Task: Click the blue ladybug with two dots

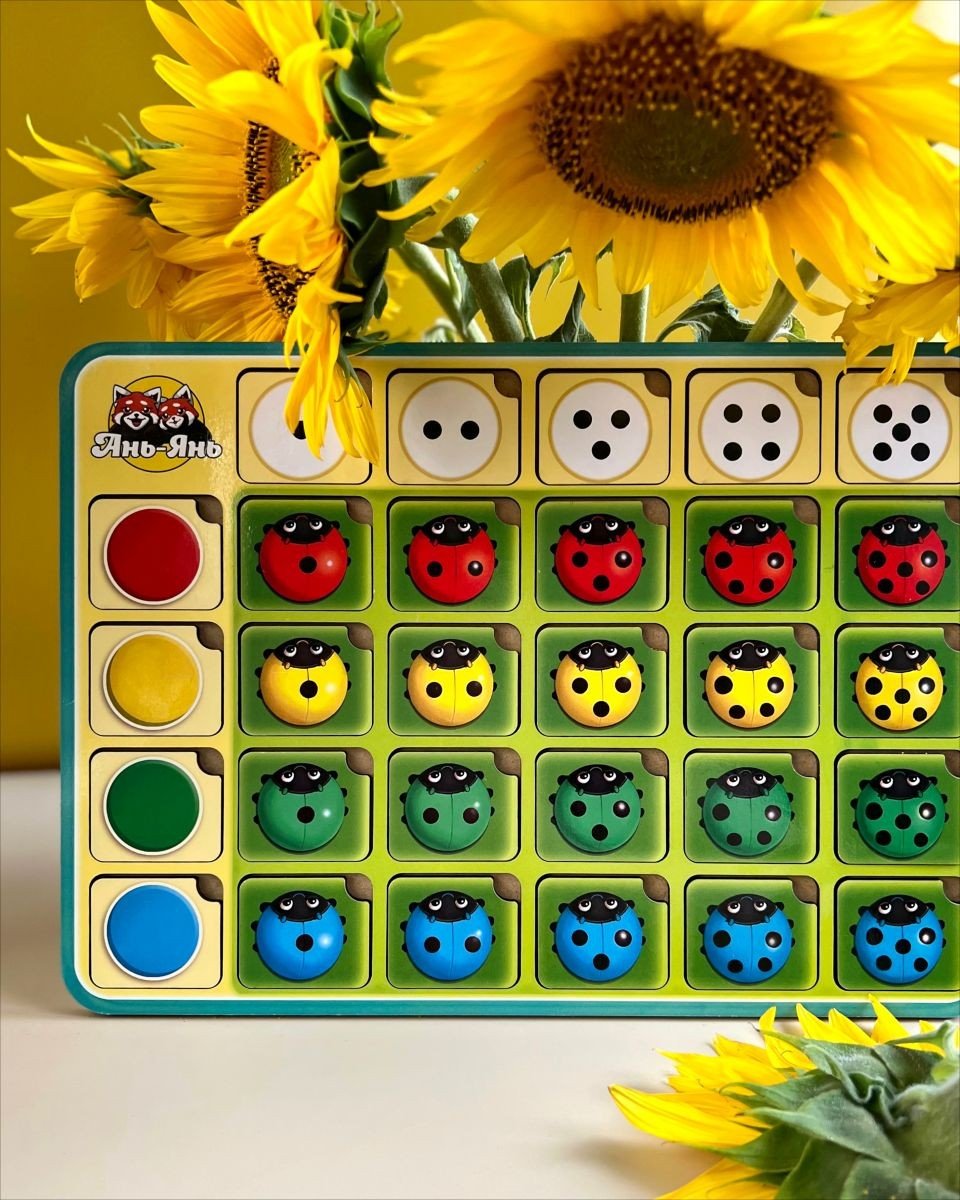Action: (x=449, y=936)
